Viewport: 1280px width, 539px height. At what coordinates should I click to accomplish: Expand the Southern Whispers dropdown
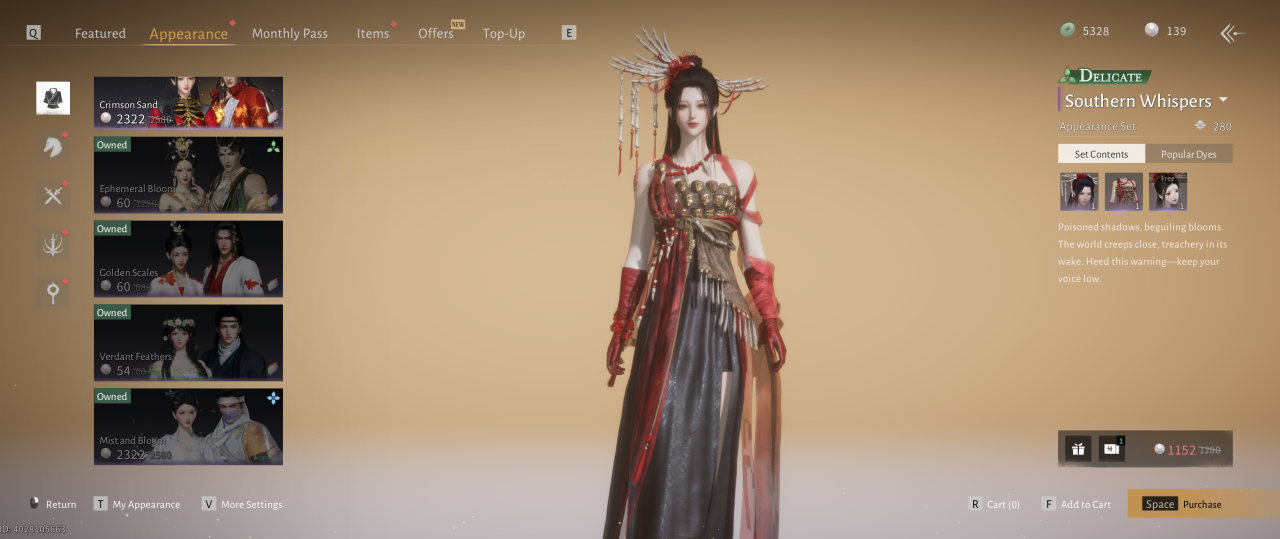[1223, 101]
